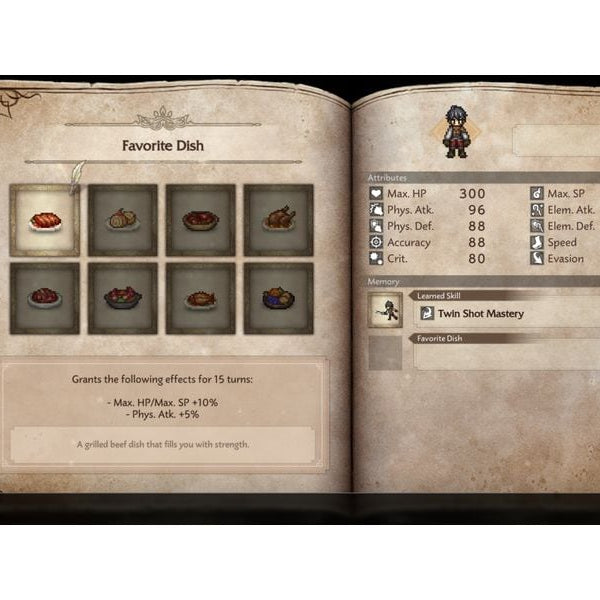This screenshot has height=600, width=600.
Task: Choose the bread rolls dish
Action: pyautogui.click(x=122, y=220)
